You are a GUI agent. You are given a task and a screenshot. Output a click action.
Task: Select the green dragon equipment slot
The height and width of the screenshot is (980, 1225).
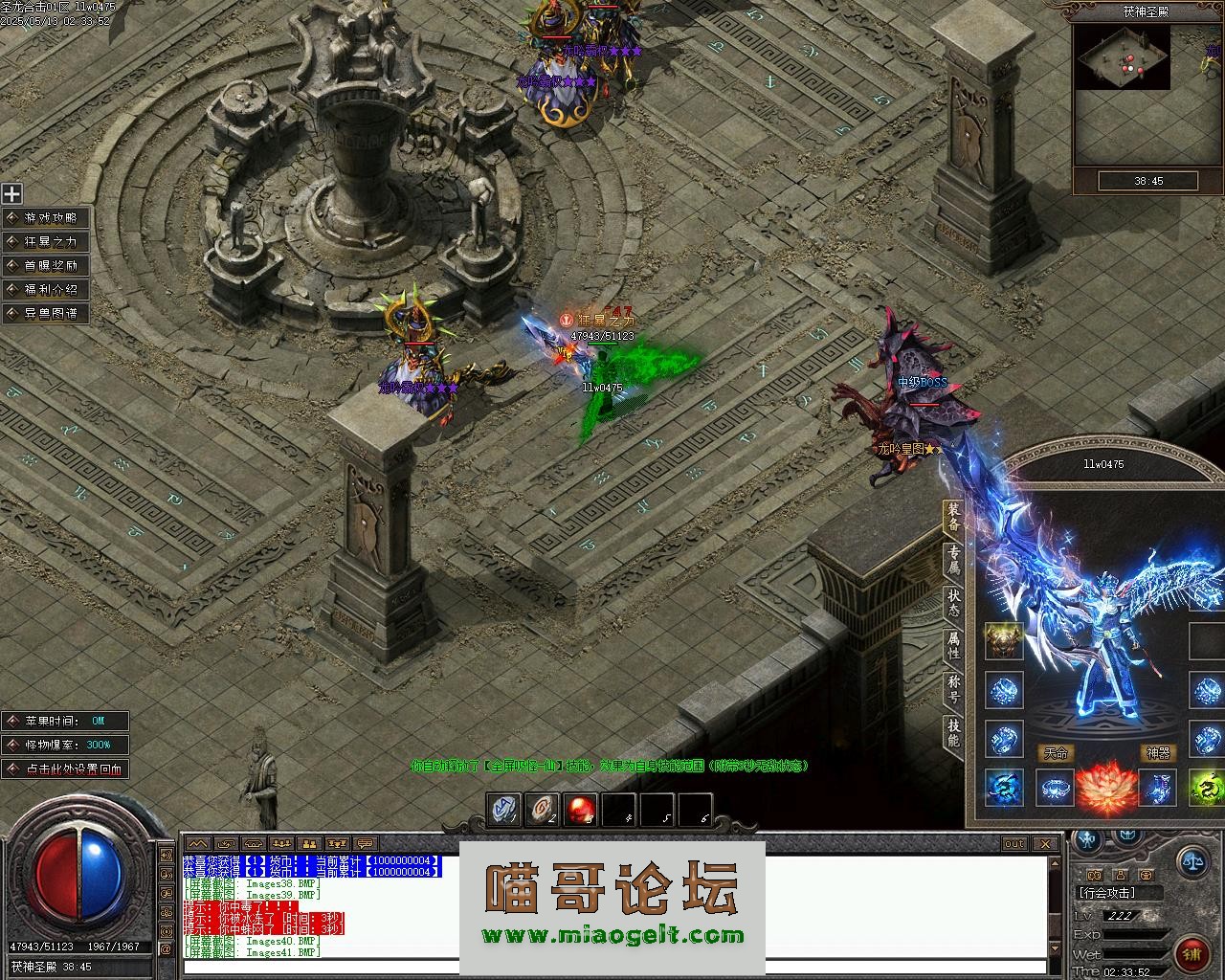[x=1206, y=789]
